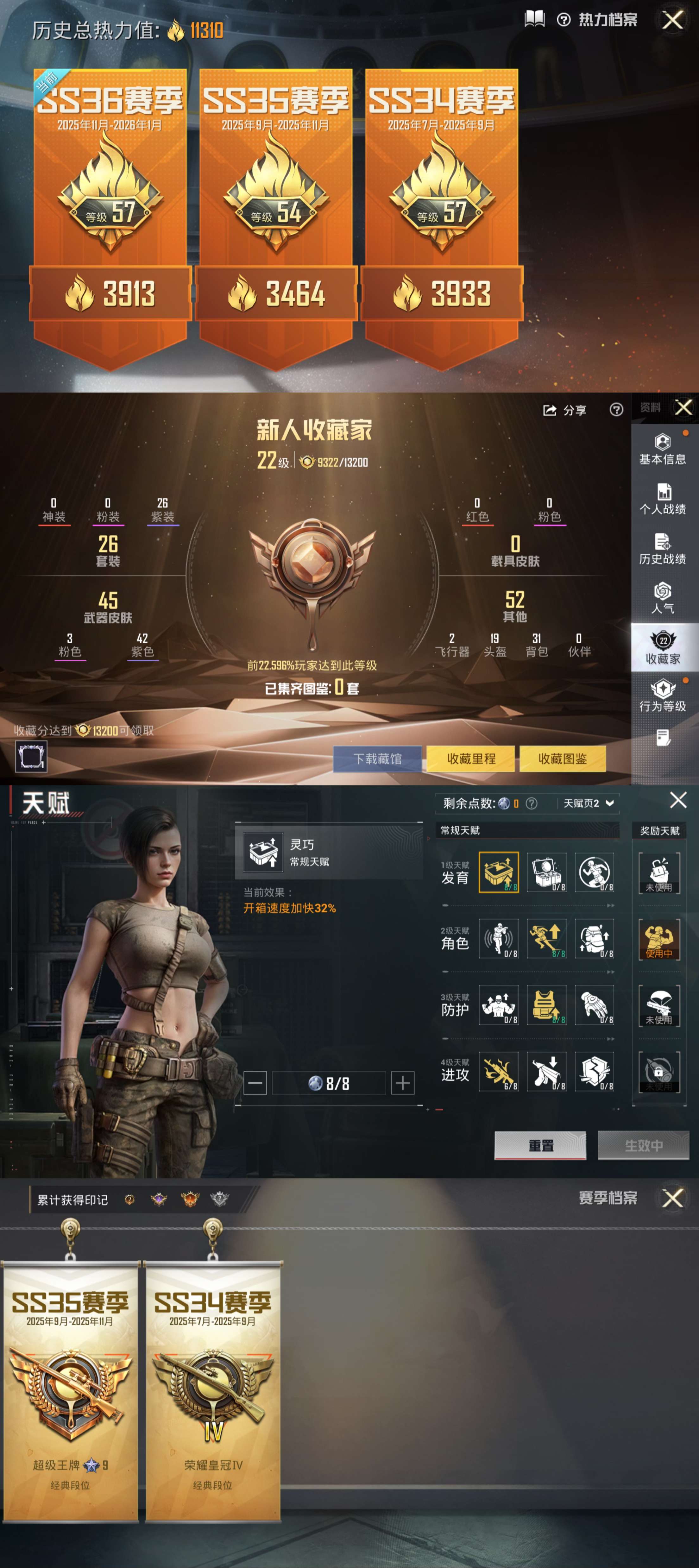Viewport: 699px width, 1568px height.
Task: Select the 灵巧 box-opening talent icon
Action: click(499, 872)
